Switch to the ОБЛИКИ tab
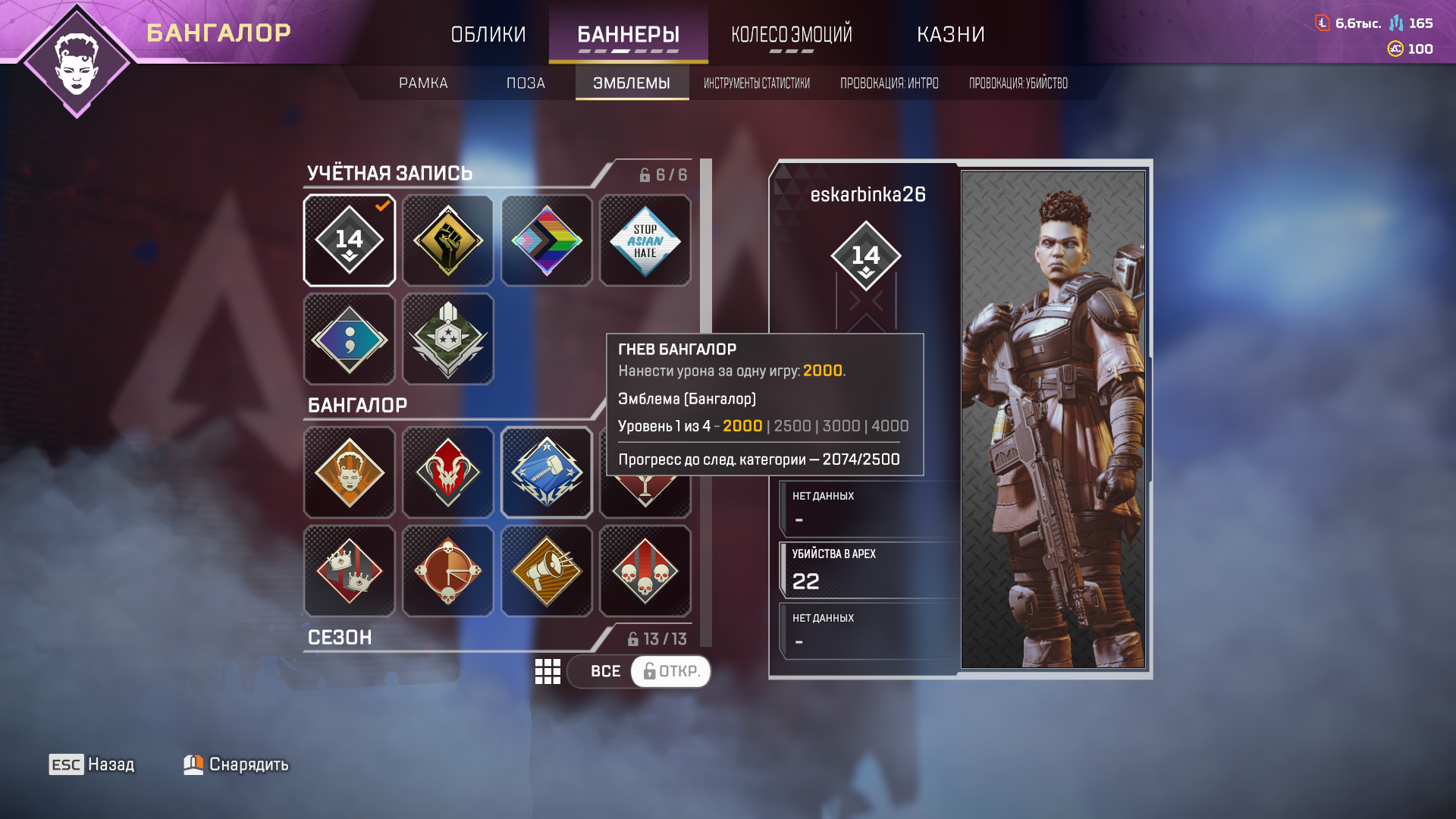 [488, 34]
